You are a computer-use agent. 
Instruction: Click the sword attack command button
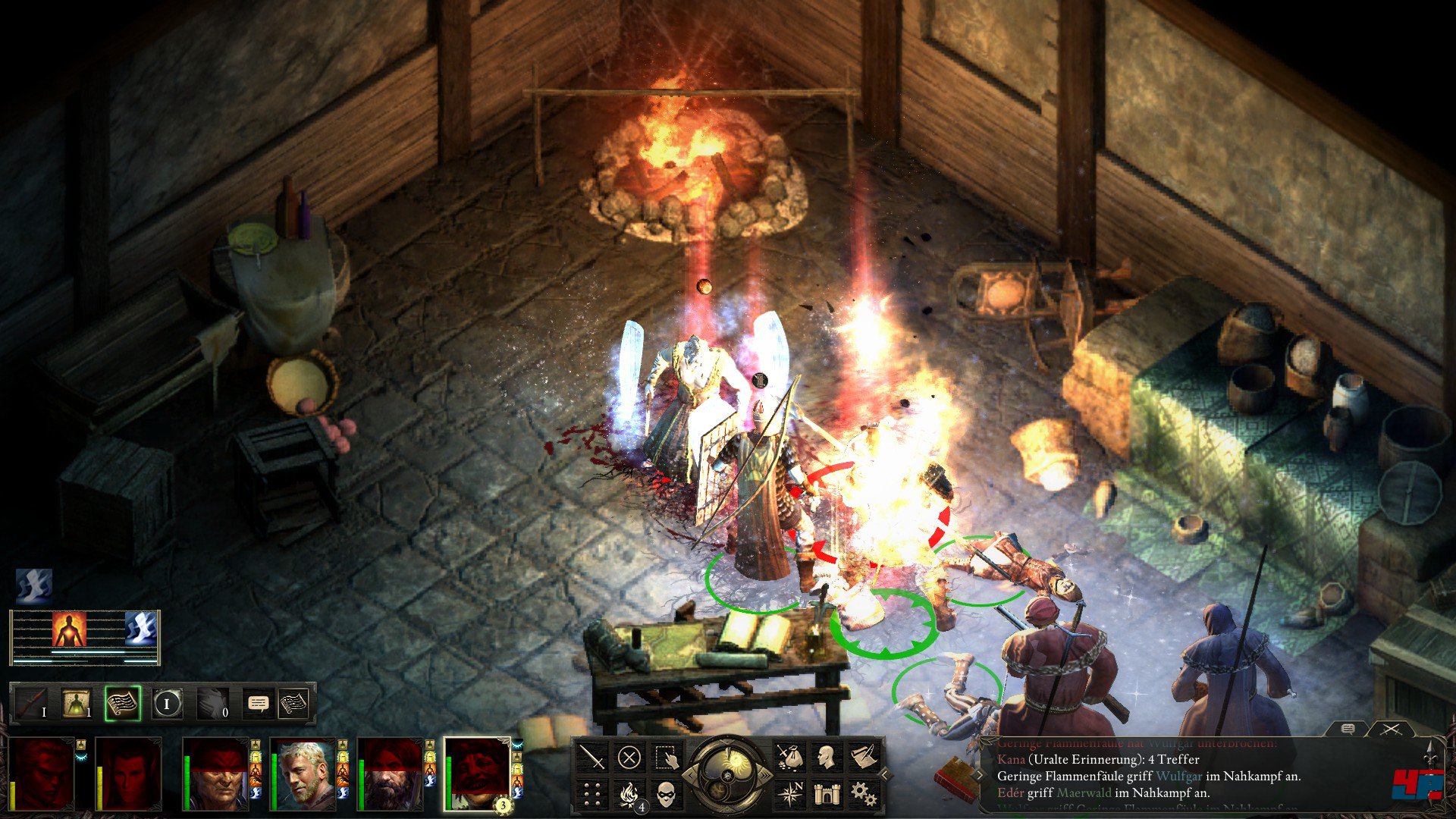[592, 757]
